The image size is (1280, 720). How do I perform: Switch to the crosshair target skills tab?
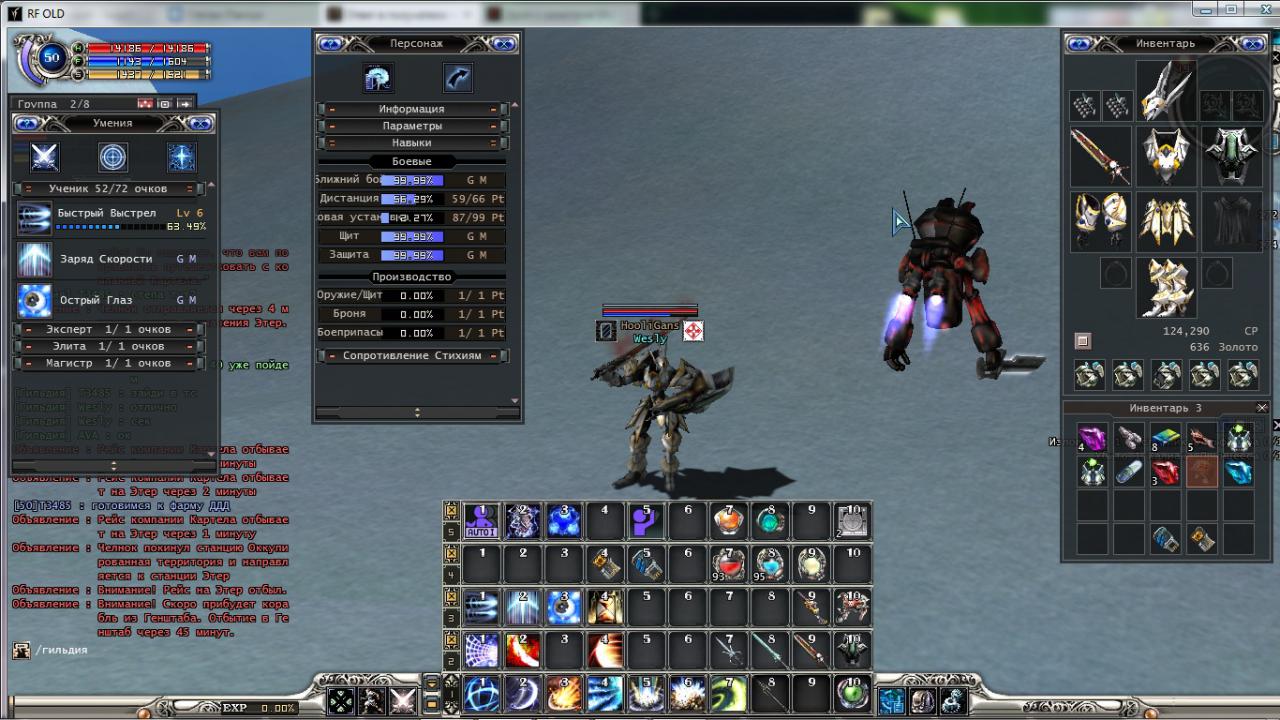pyautogui.click(x=113, y=157)
